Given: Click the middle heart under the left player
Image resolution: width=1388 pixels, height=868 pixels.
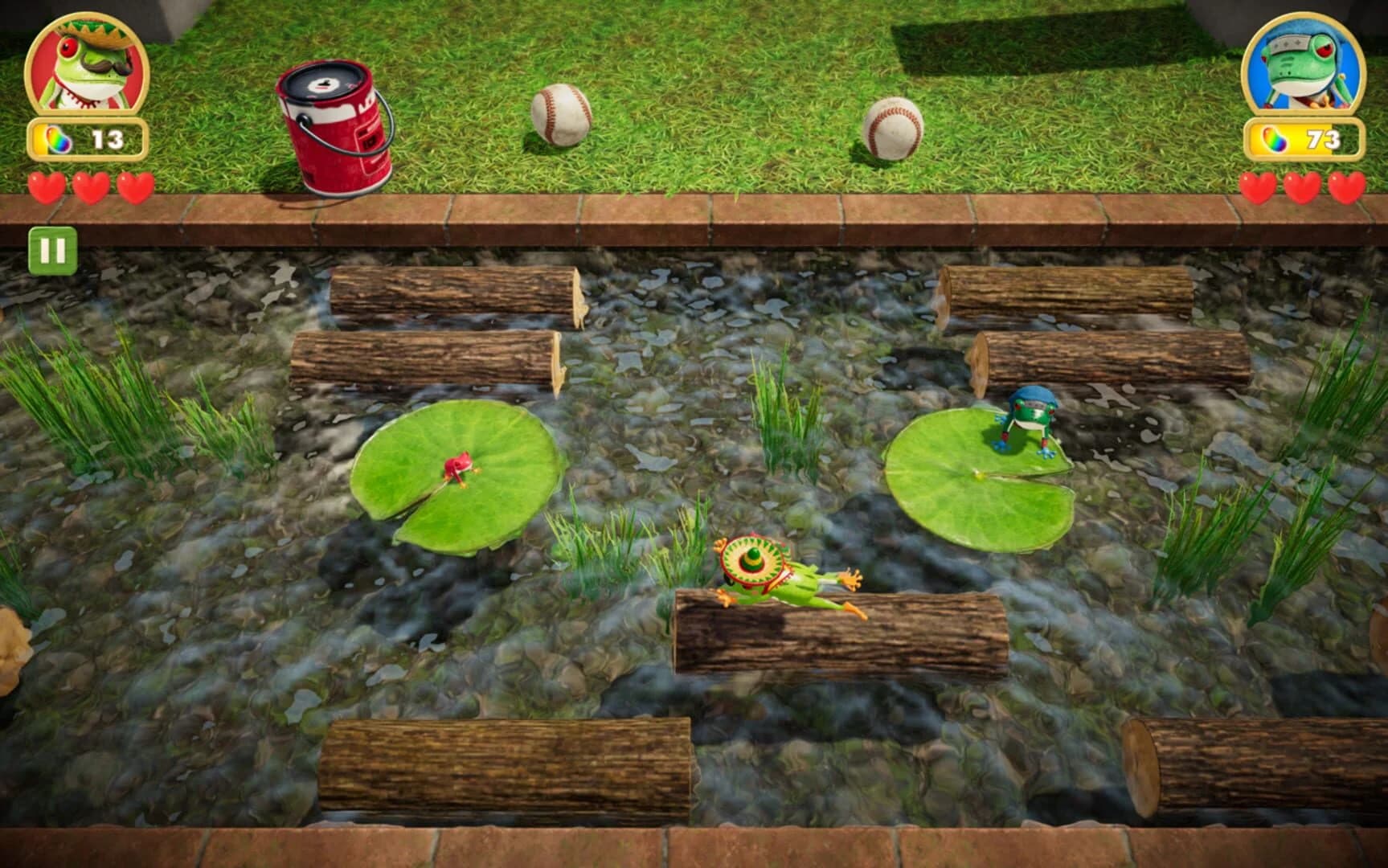Looking at the screenshot, I should pos(89,188).
